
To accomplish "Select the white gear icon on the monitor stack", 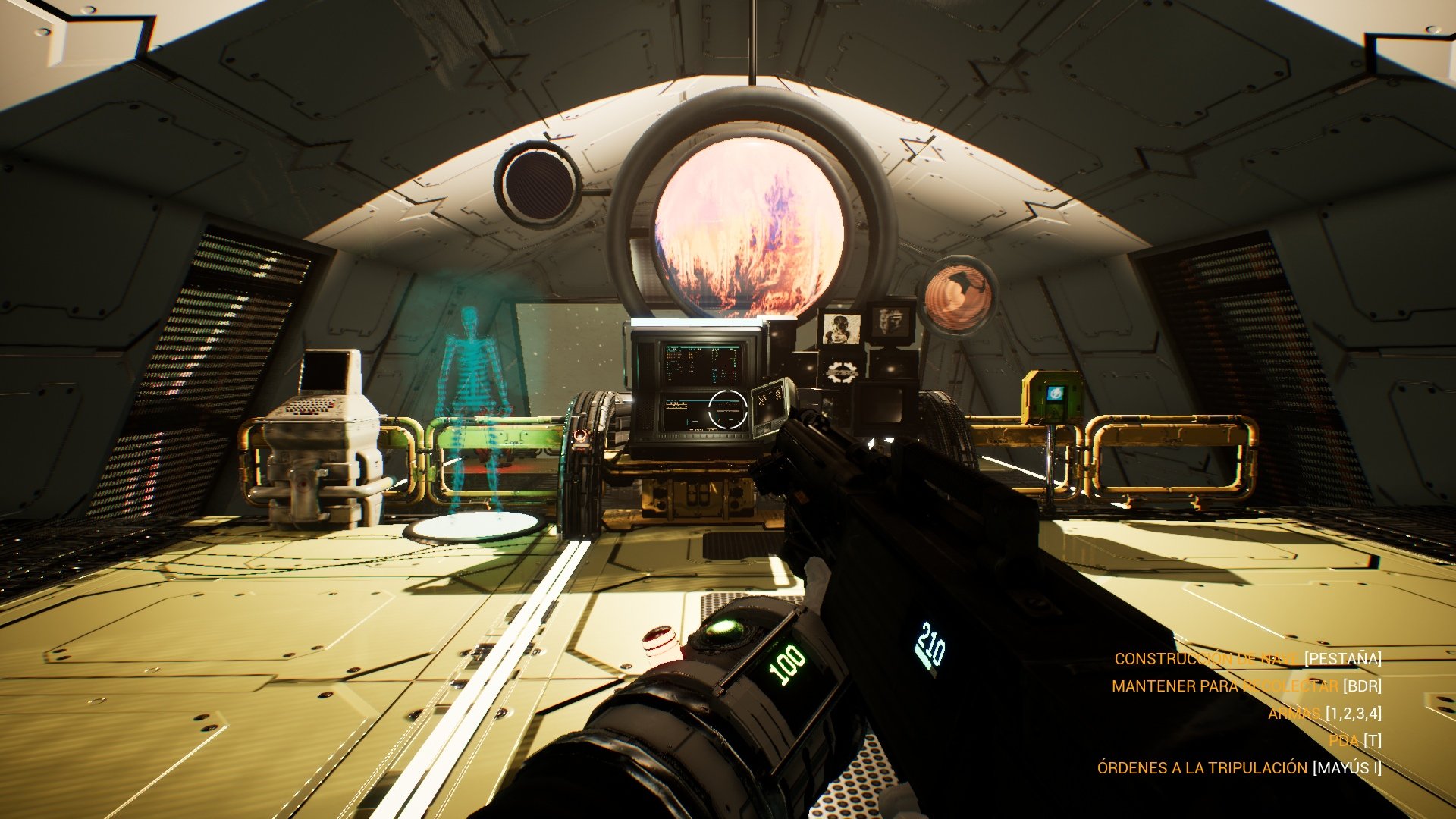I will point(840,371).
